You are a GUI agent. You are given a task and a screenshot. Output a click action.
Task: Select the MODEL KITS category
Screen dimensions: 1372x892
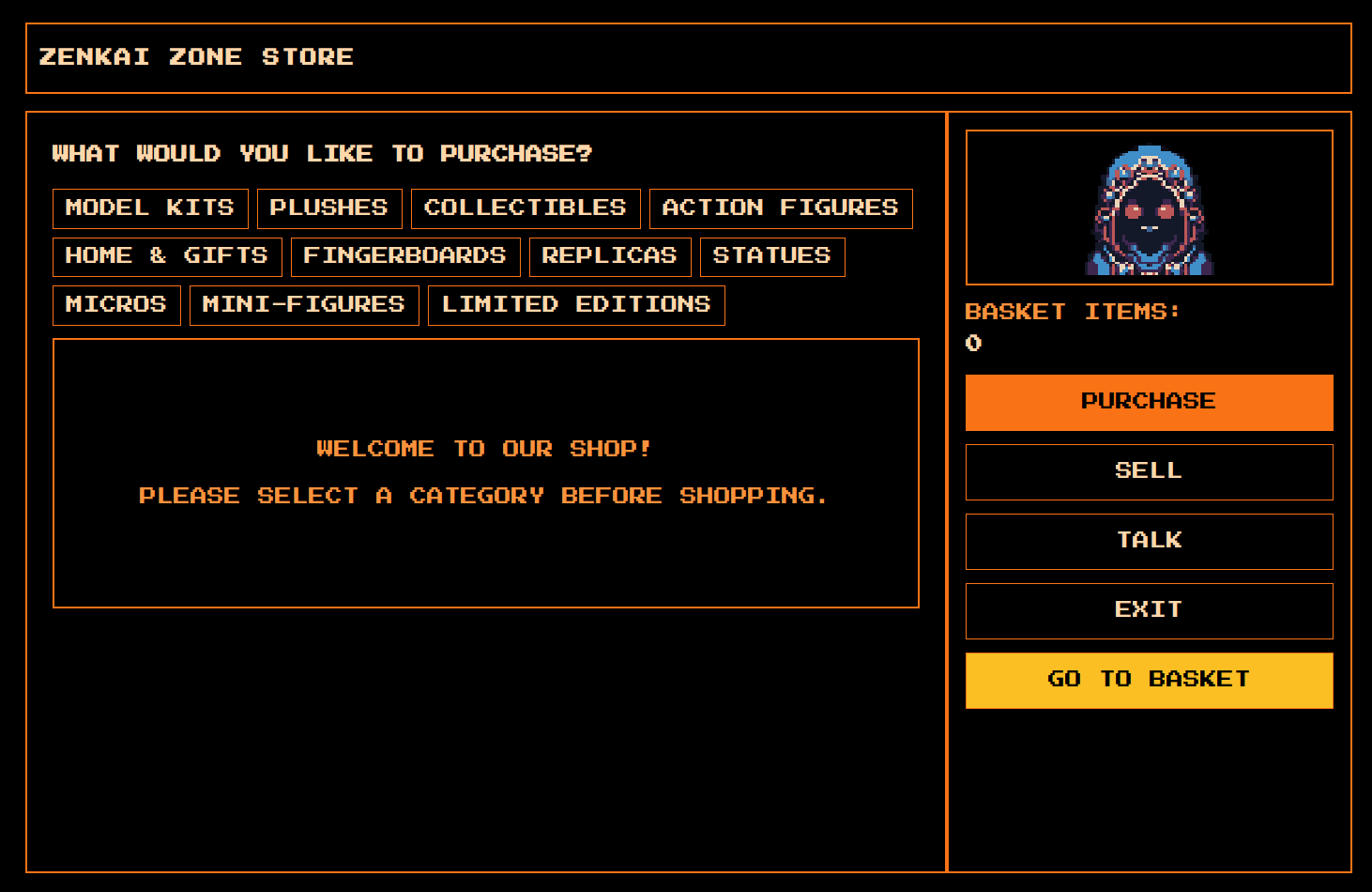pyautogui.click(x=149, y=208)
